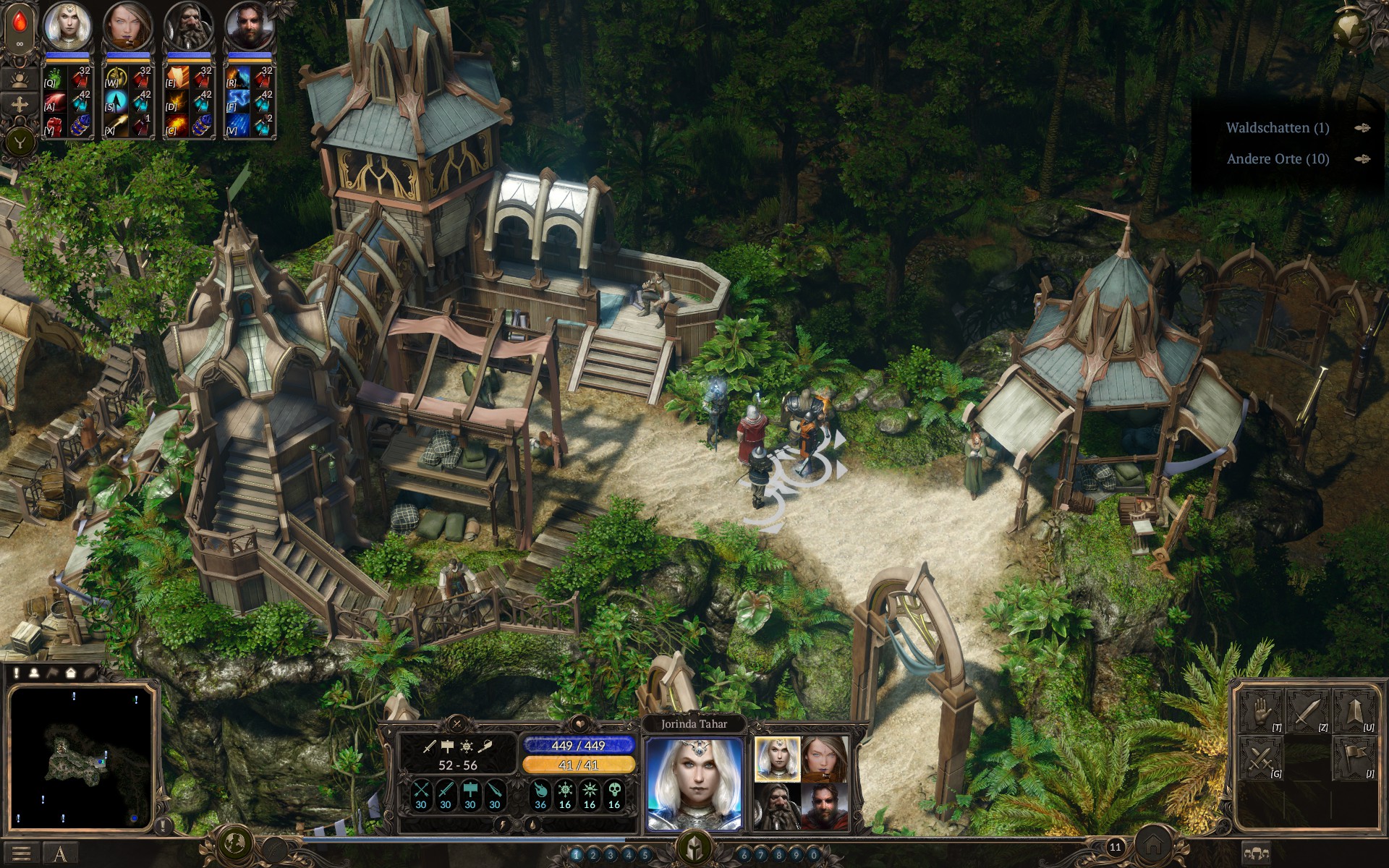Select control group 1
The image size is (1389, 868).
point(577,855)
